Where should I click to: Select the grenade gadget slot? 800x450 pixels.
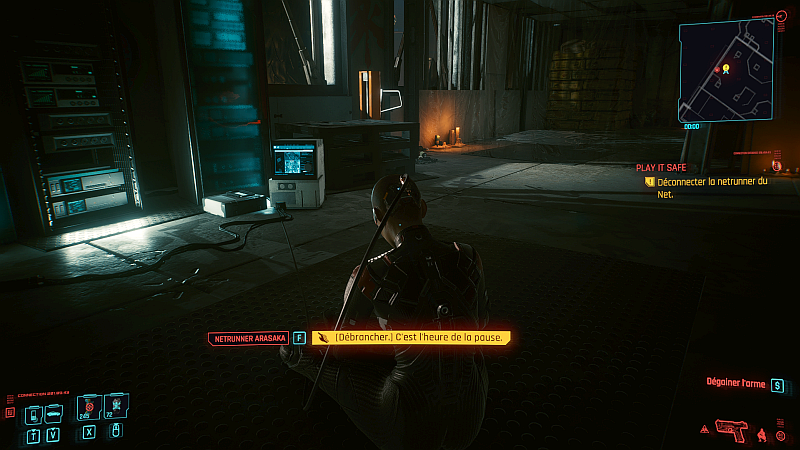pos(115,404)
